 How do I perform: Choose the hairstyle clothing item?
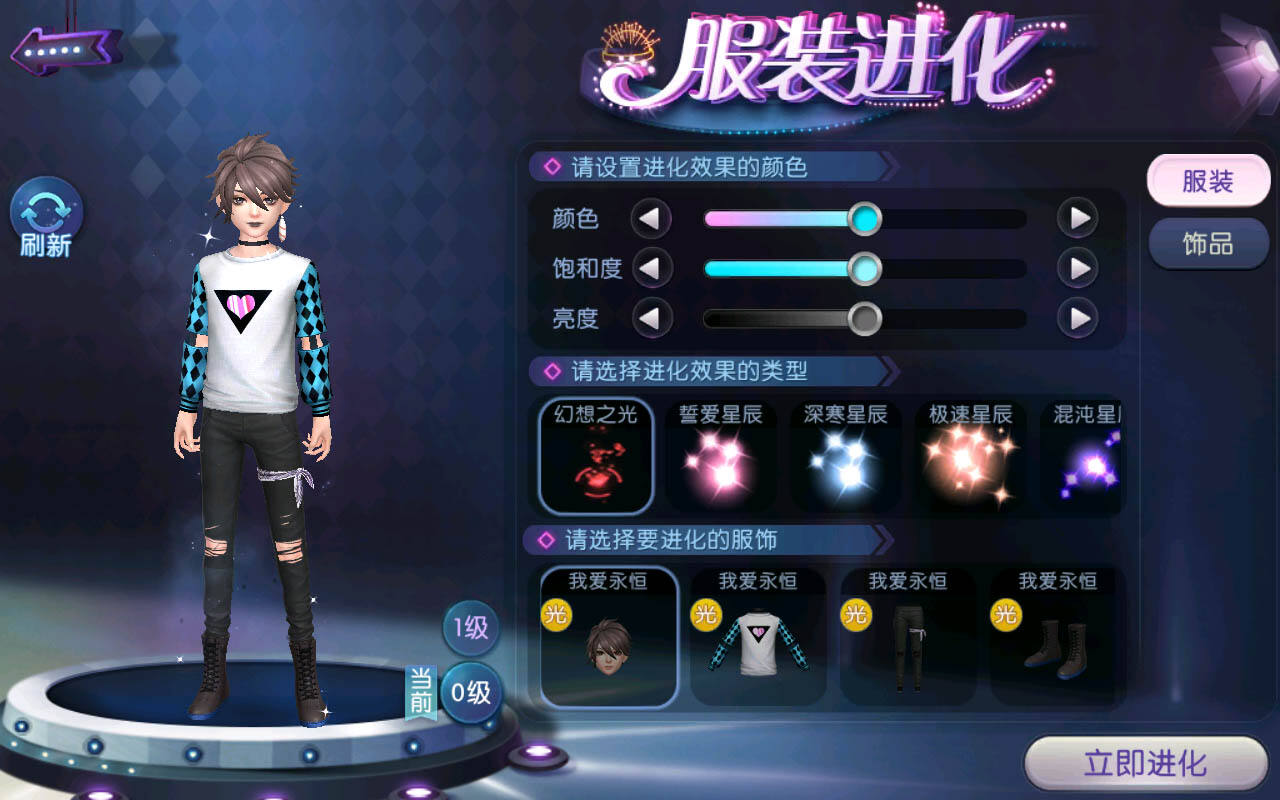point(609,637)
